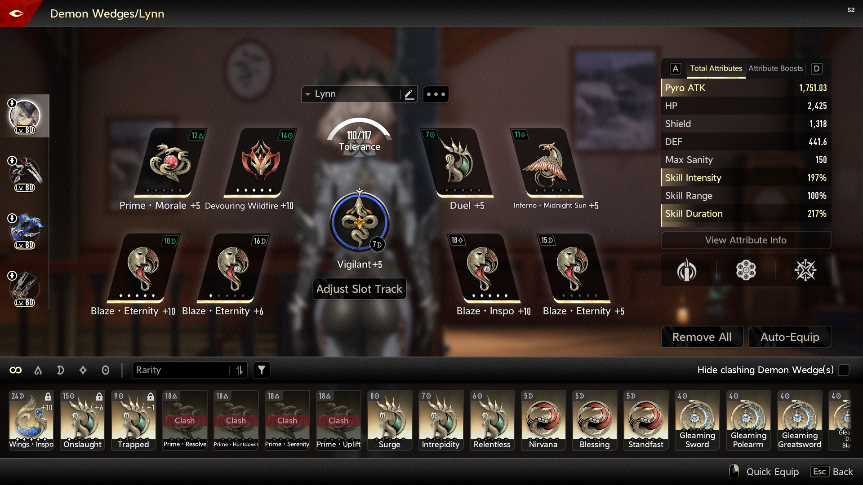This screenshot has width=863, height=485.
Task: Pick the Onslaught wedge from inventory
Action: coord(82,418)
